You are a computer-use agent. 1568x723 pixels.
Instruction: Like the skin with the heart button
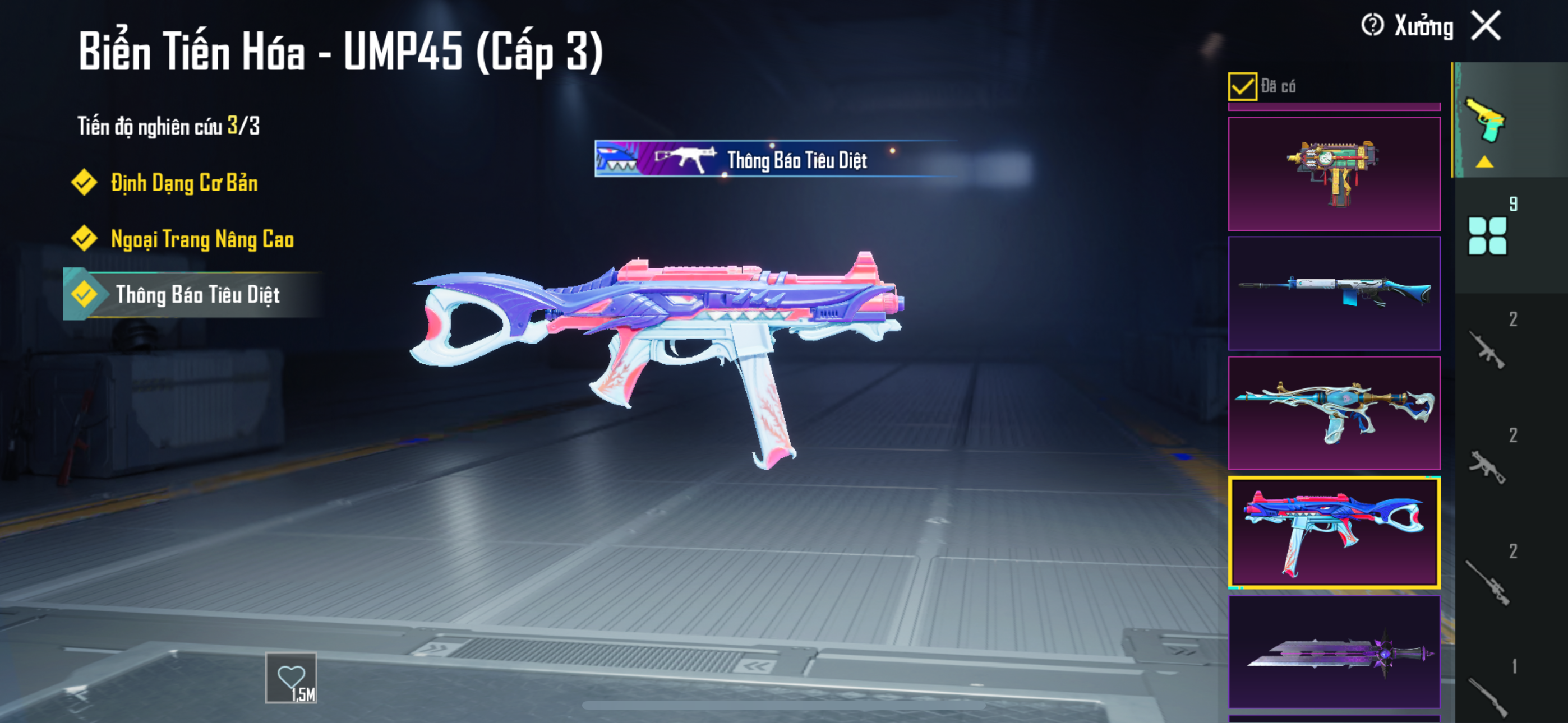coord(291,678)
